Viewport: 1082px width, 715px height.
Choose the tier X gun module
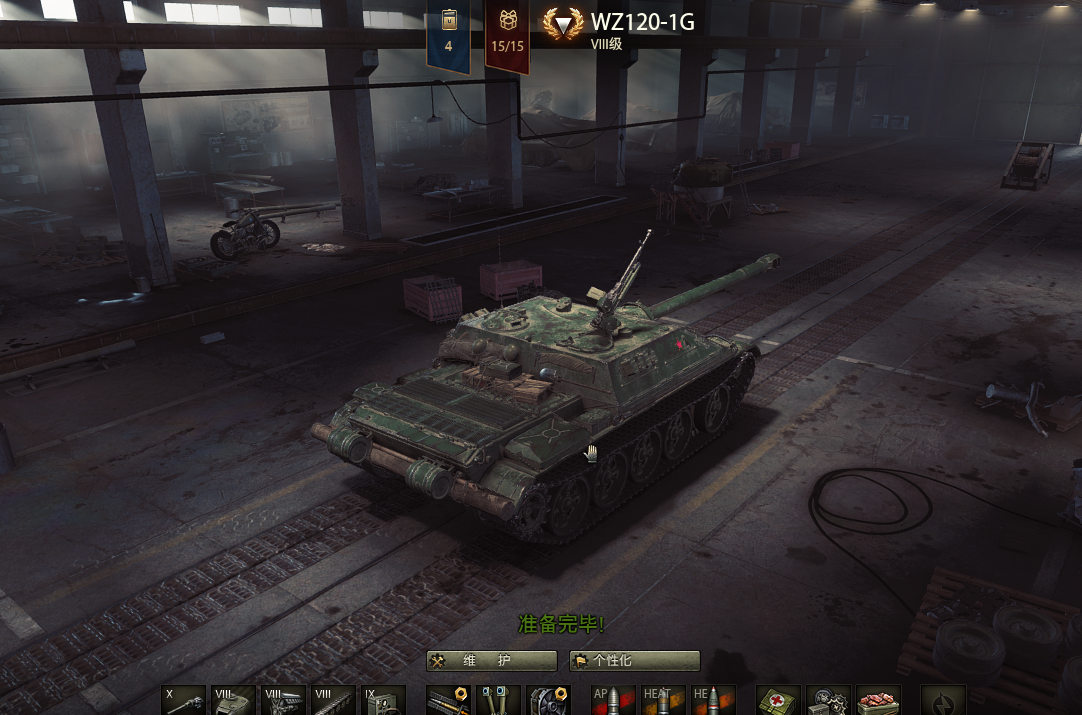[183, 700]
